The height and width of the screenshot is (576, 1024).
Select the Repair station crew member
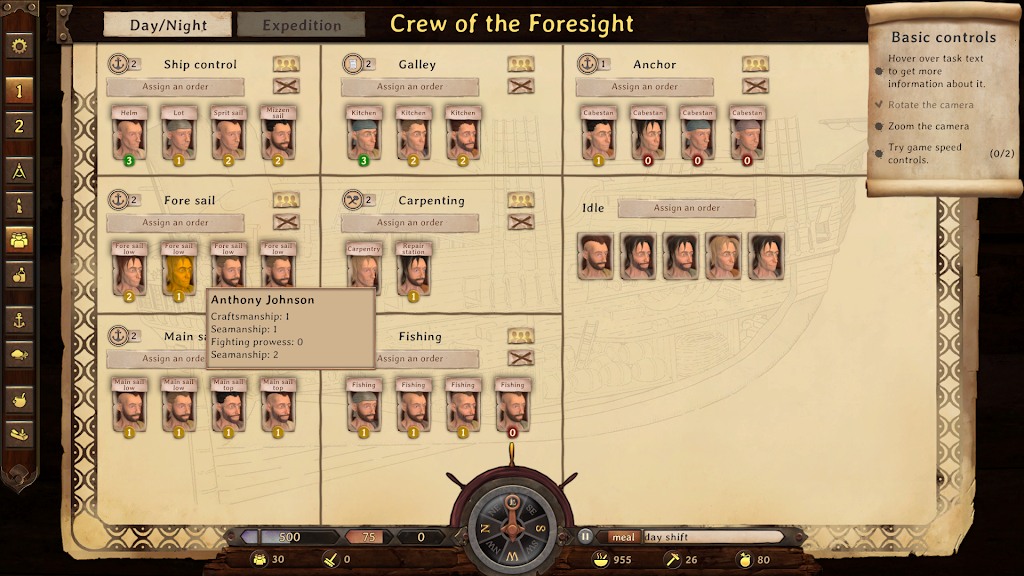point(413,272)
